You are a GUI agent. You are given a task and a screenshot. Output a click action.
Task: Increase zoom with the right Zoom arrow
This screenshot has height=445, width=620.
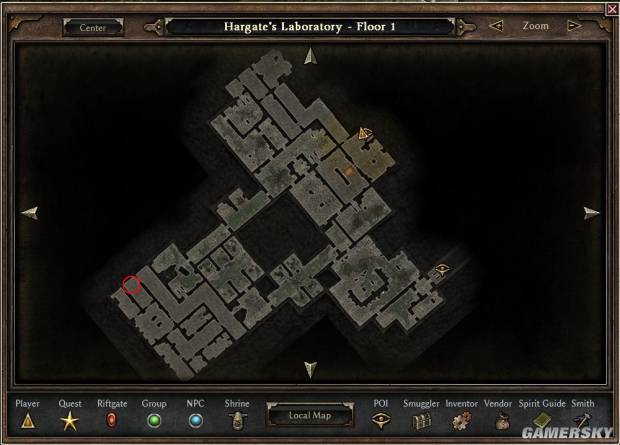[x=575, y=26]
